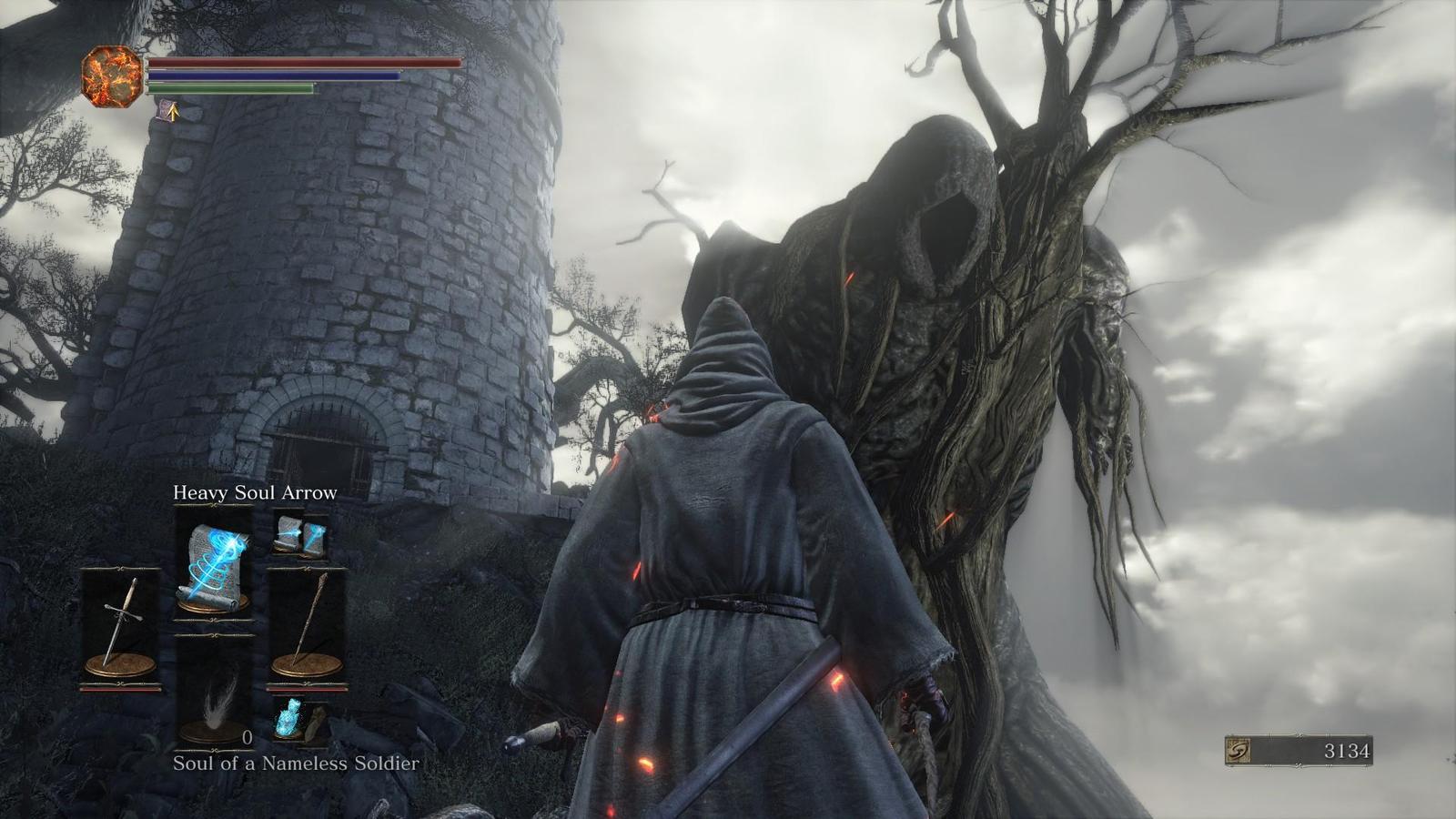
Task: Click the fiery ember emblem
Action: click(112, 76)
